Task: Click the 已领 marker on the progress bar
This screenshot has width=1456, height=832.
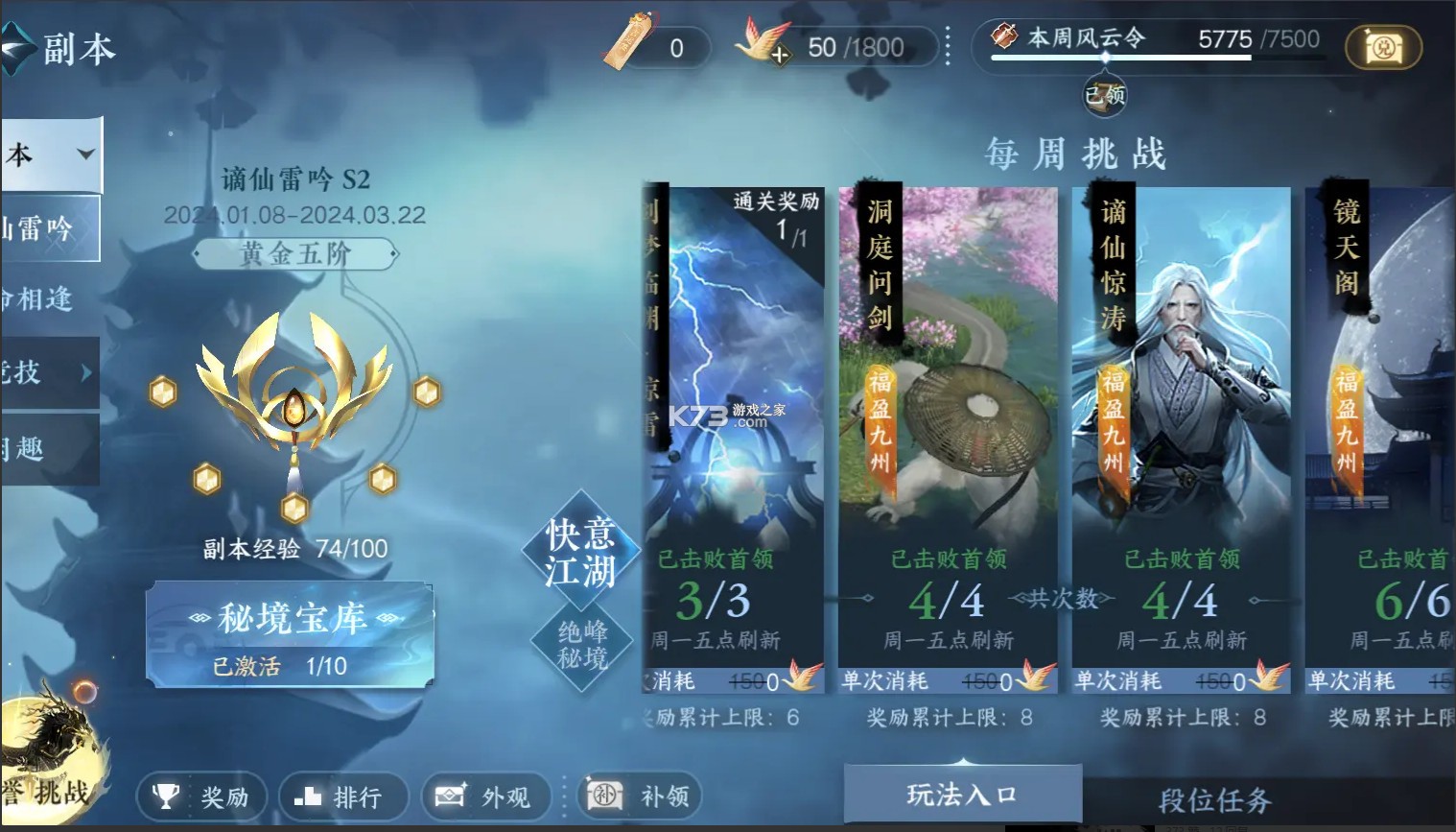Action: [1103, 94]
